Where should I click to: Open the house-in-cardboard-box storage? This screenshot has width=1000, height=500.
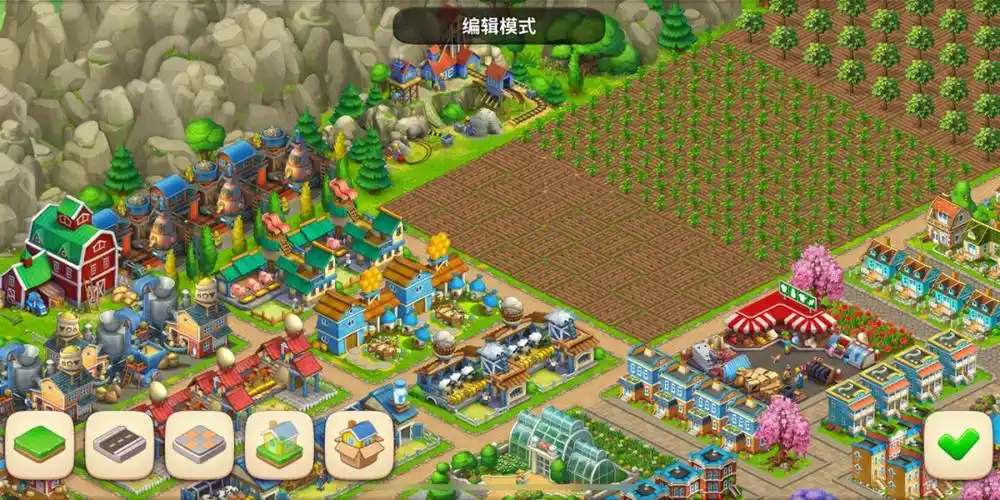click(x=359, y=445)
